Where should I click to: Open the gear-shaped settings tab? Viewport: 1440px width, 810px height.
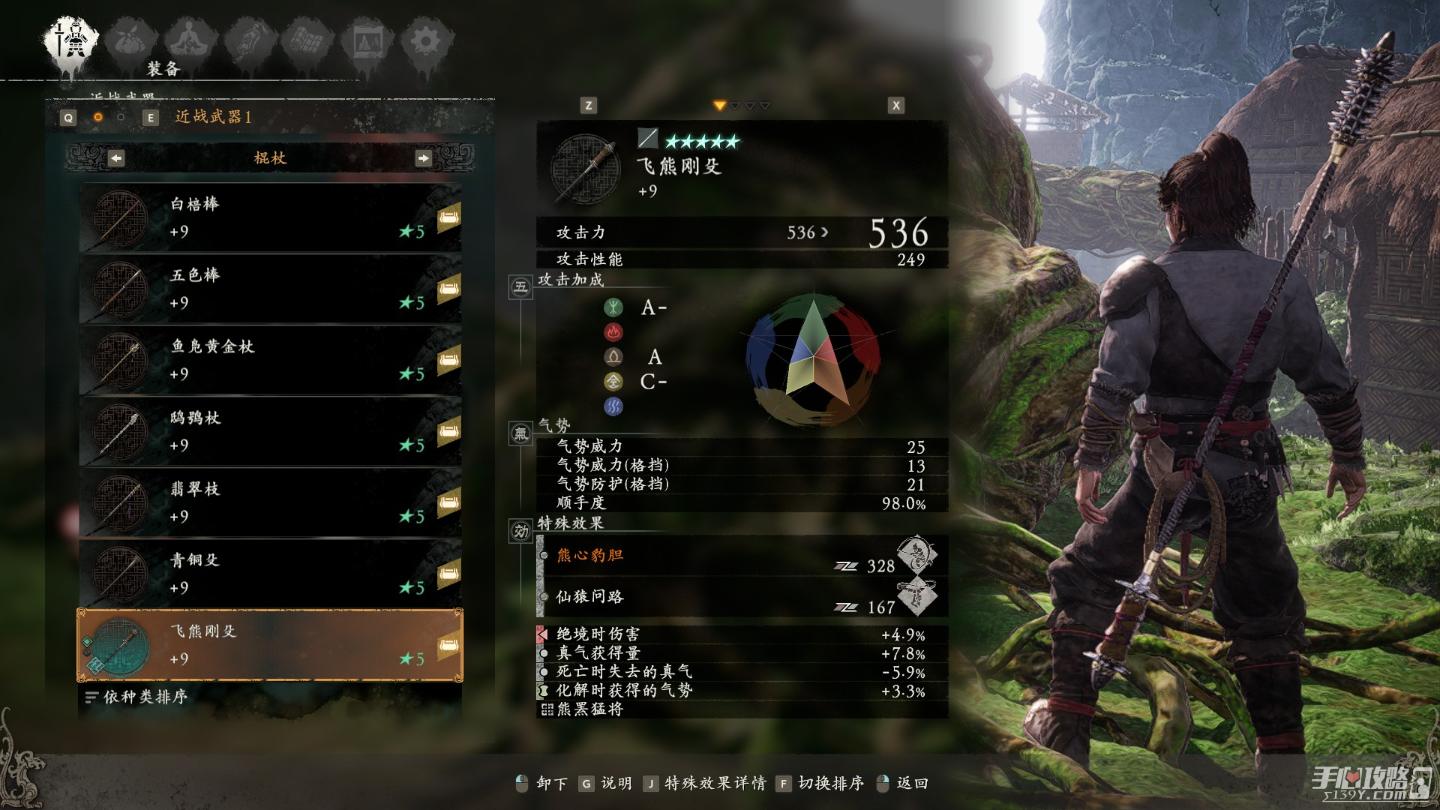coord(427,42)
